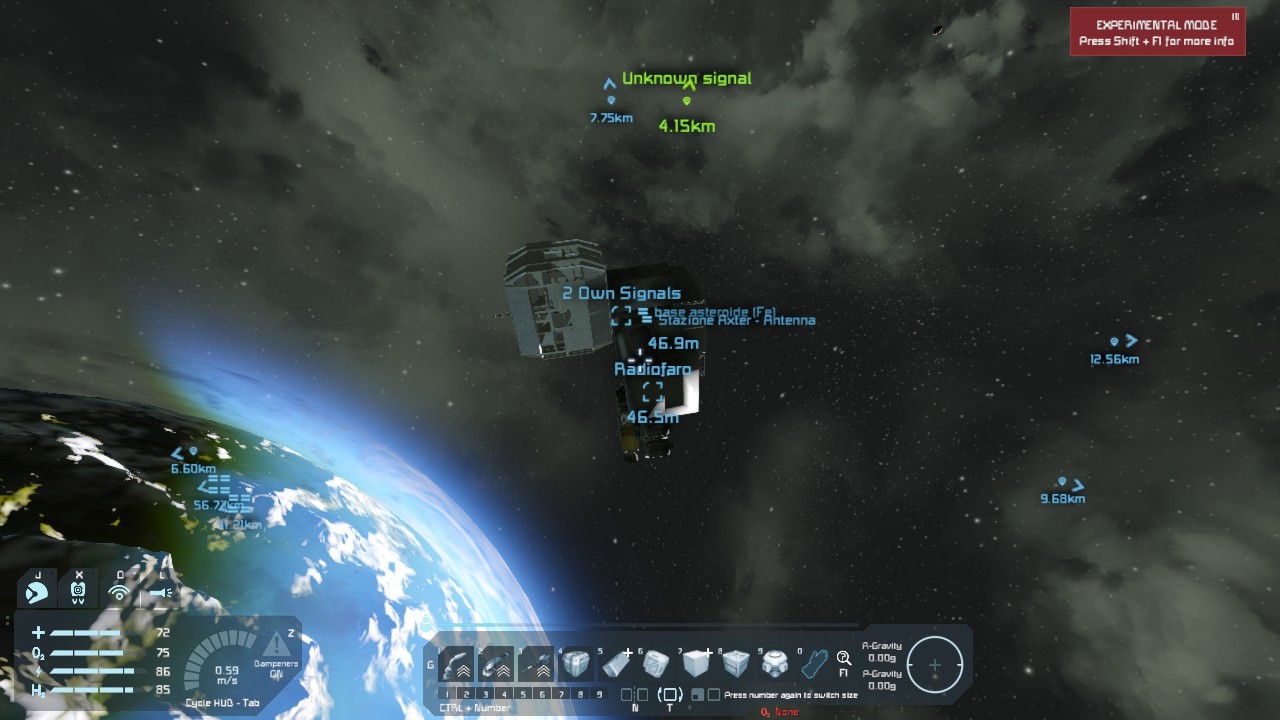
Task: Select the hand drill in slot 3
Action: 536,663
